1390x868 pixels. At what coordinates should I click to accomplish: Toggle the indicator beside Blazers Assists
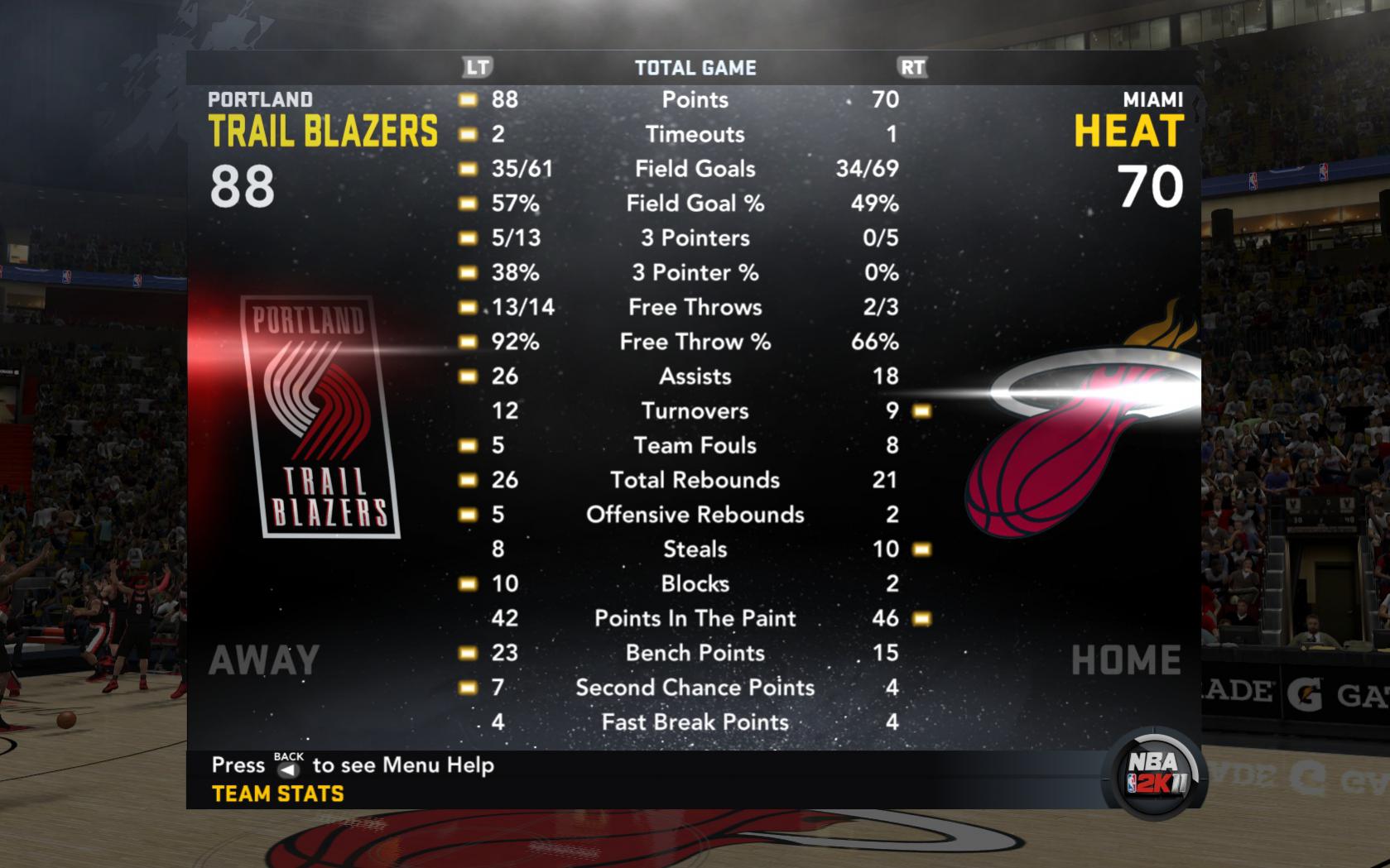pos(468,376)
